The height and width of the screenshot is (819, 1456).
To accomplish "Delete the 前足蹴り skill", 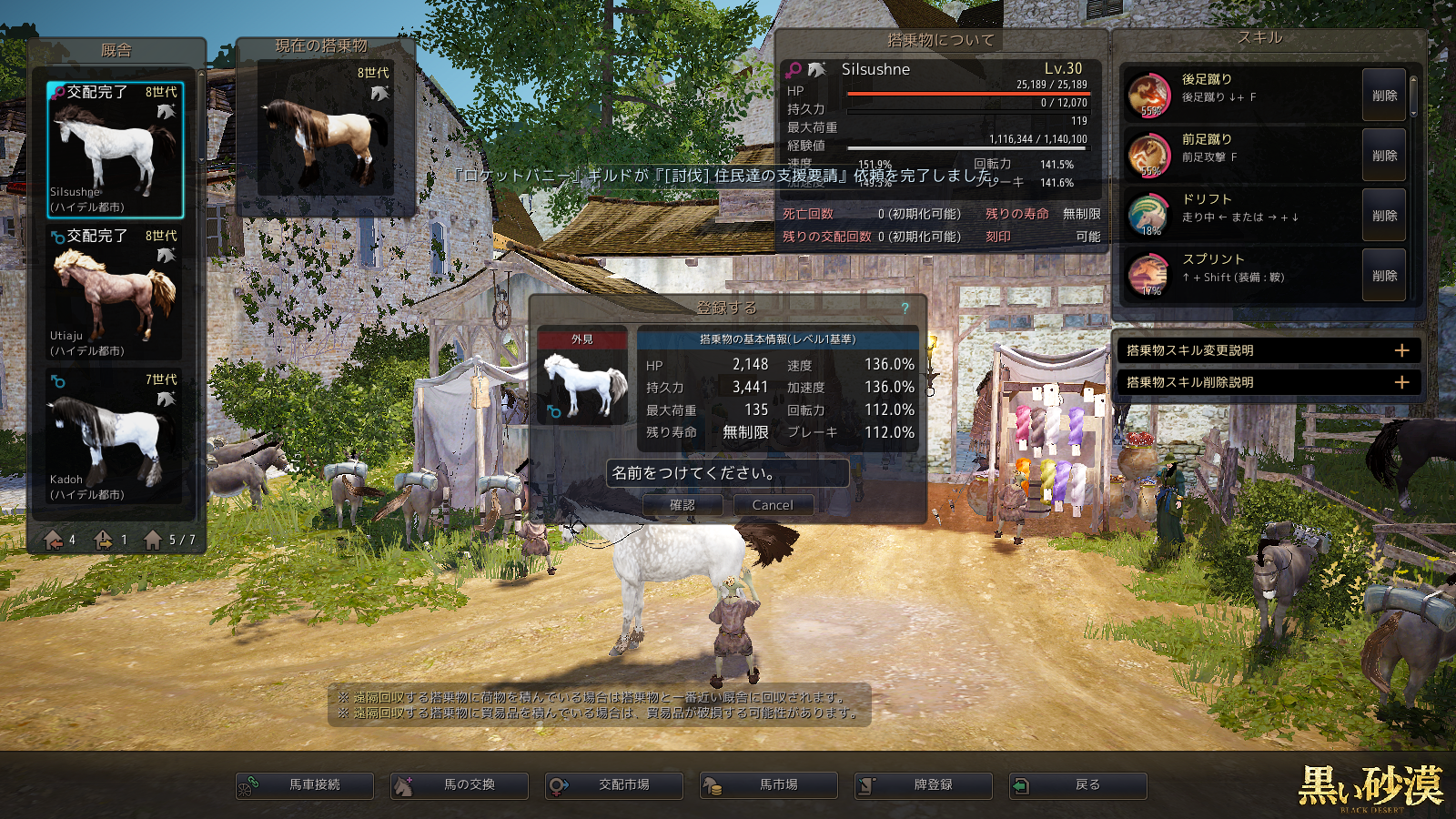I will pos(1384,156).
